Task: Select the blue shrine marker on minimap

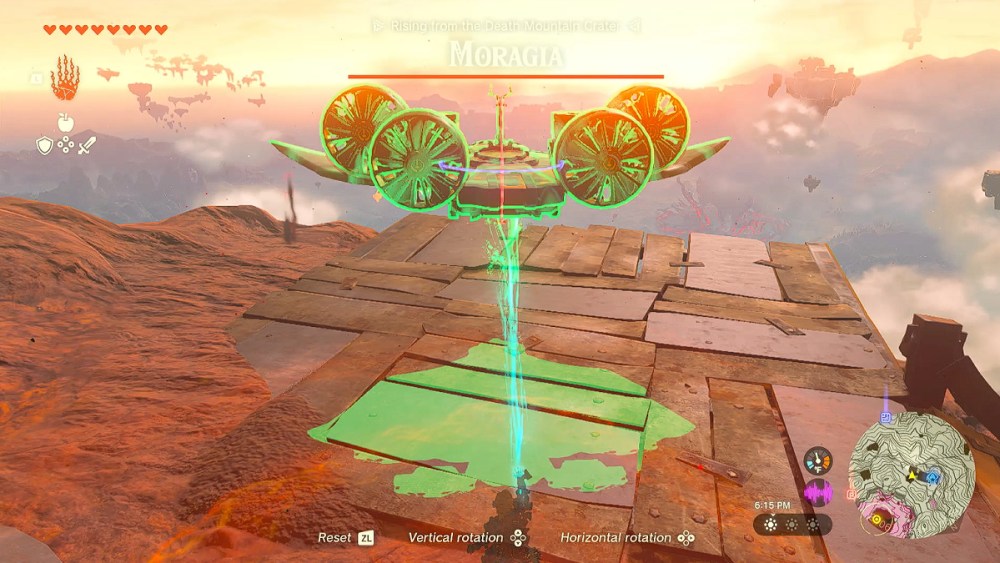Action: pyautogui.click(x=932, y=478)
